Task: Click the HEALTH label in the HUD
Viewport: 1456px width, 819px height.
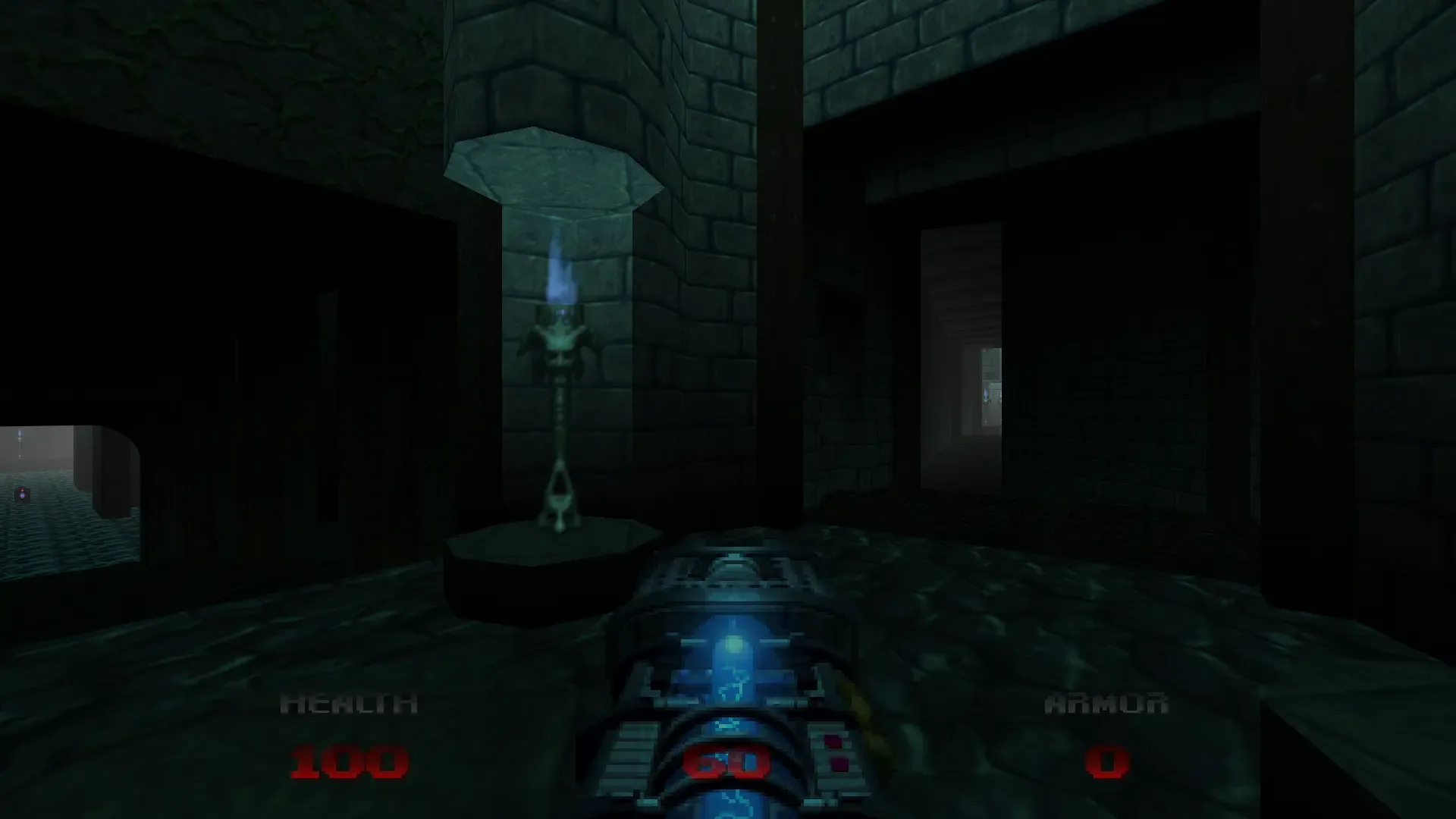Action: 349,701
